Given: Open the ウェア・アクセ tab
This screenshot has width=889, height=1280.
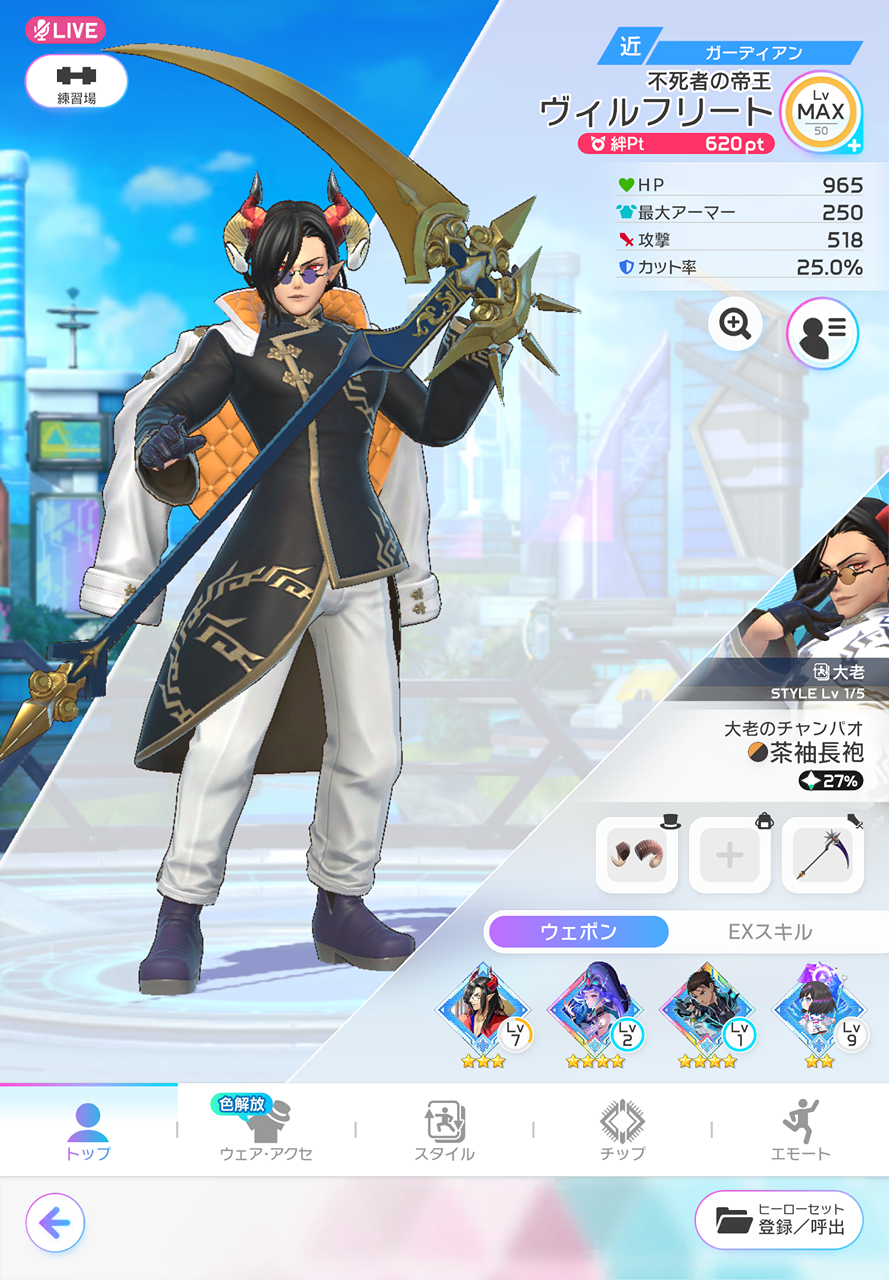Looking at the screenshot, I should (x=266, y=1130).
